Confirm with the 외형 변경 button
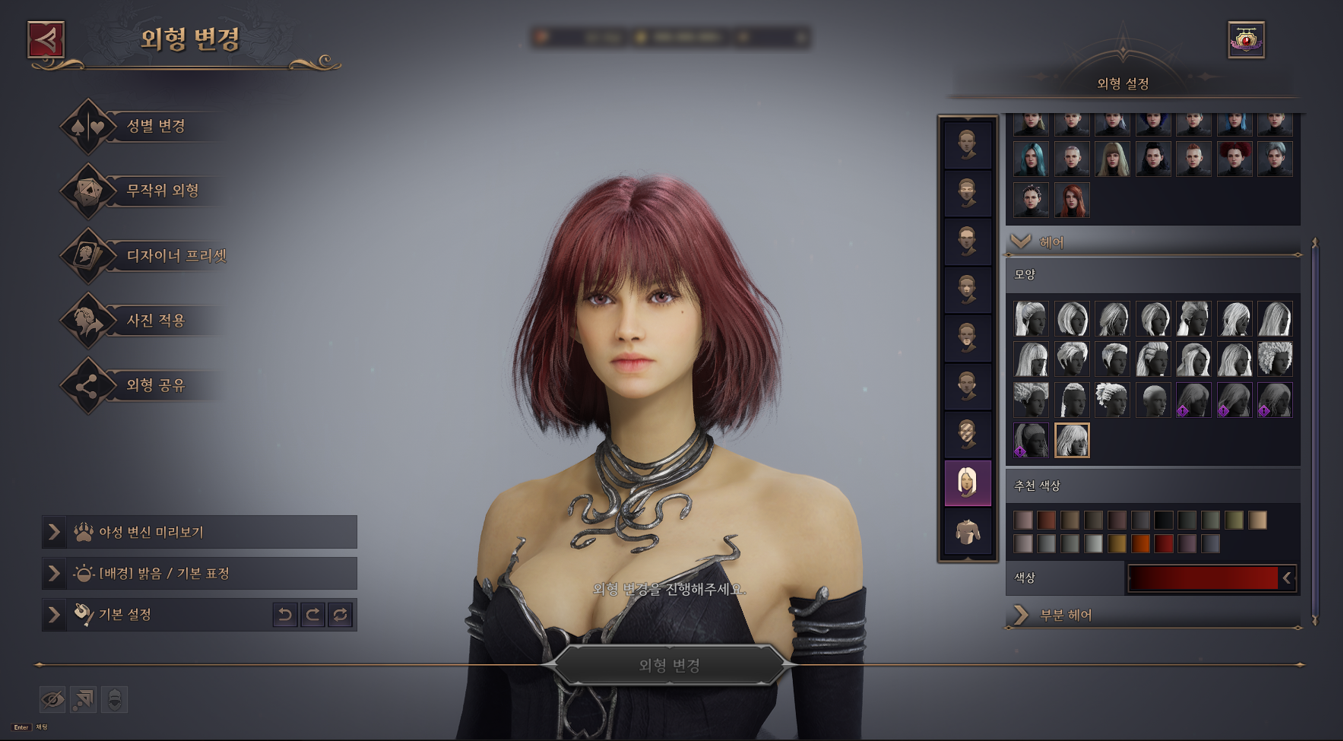The image size is (1343, 741). pos(669,665)
